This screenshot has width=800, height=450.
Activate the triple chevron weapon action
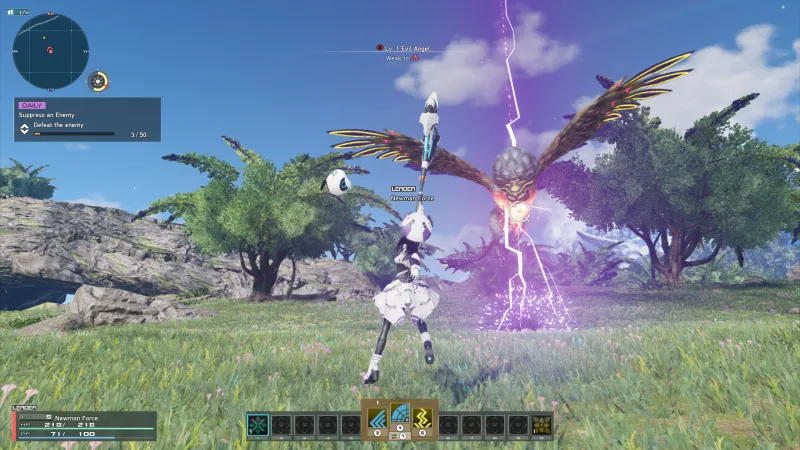[x=377, y=417]
